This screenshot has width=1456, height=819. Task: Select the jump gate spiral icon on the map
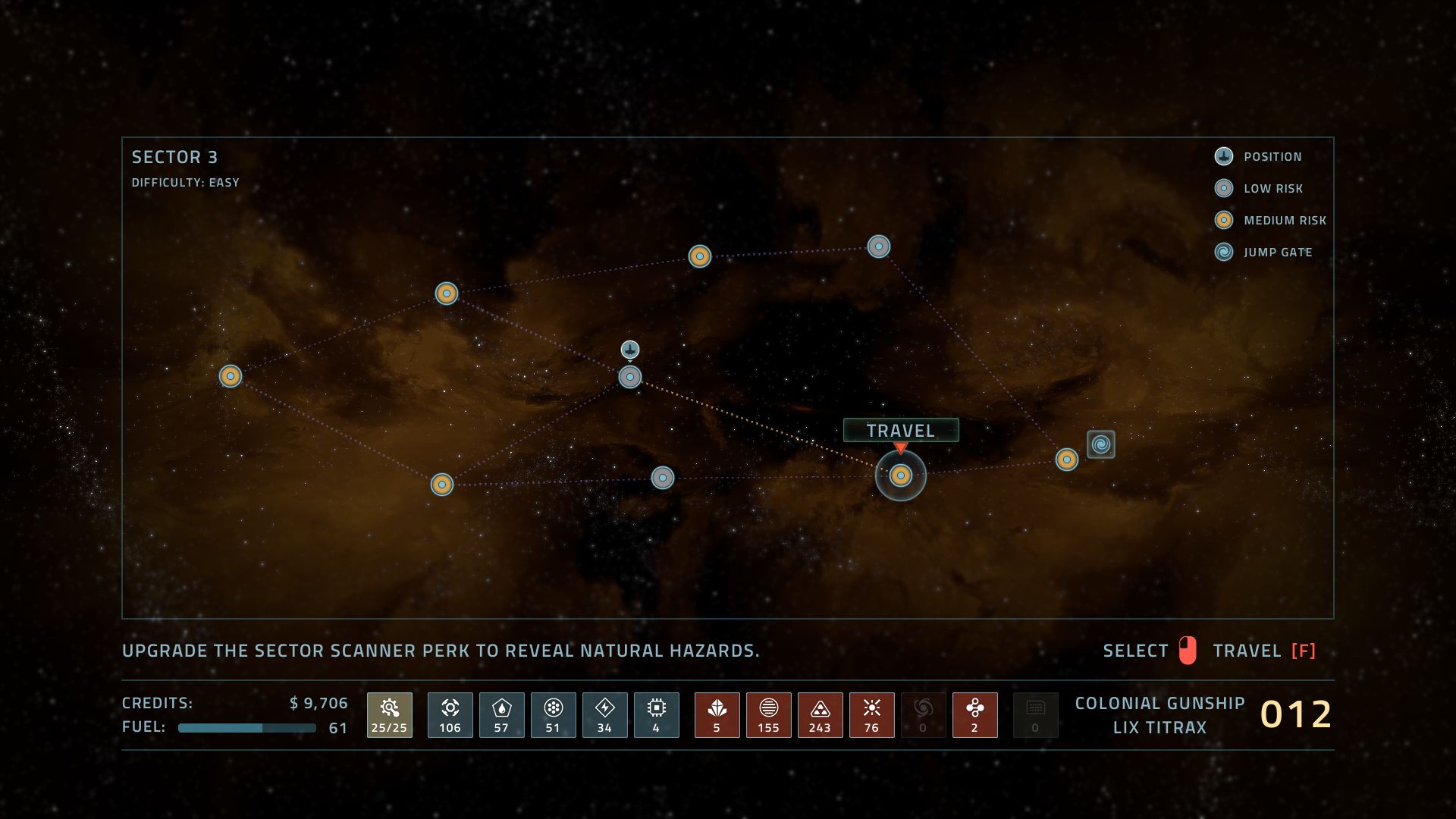1100,444
